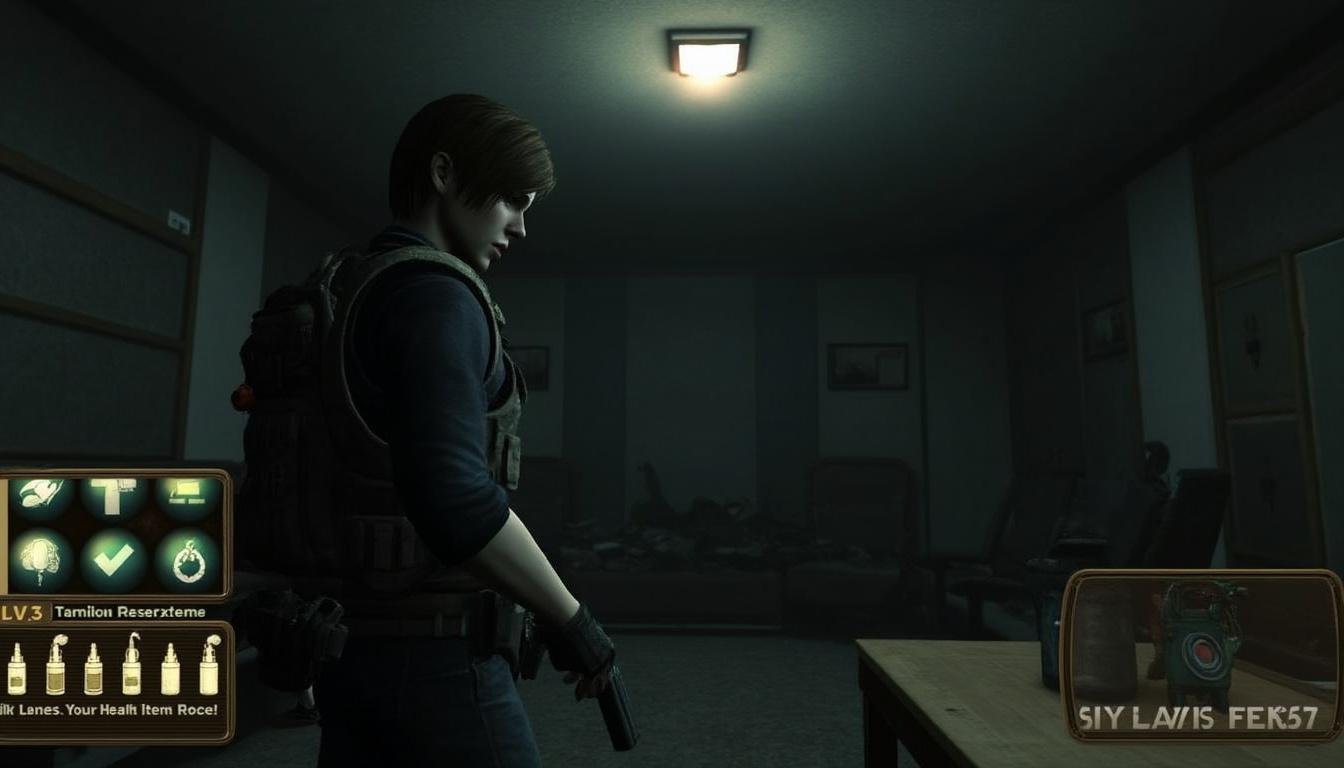This screenshot has width=1344, height=768.
Task: Select the brain icon in the lower row
Action: (38, 560)
